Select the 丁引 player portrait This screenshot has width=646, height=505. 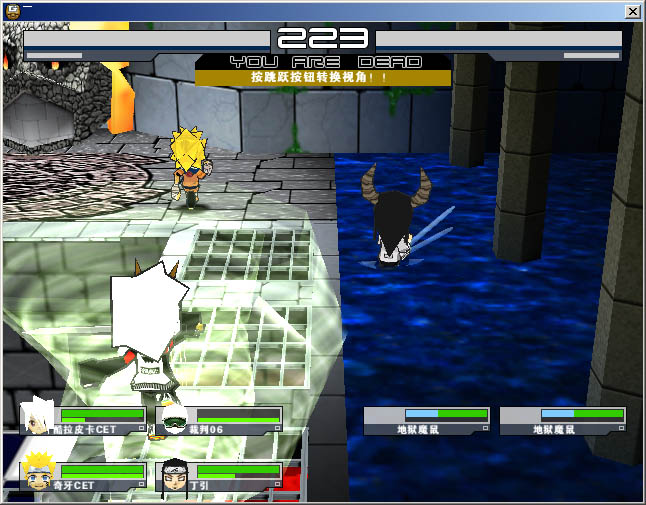pyautogui.click(x=174, y=475)
